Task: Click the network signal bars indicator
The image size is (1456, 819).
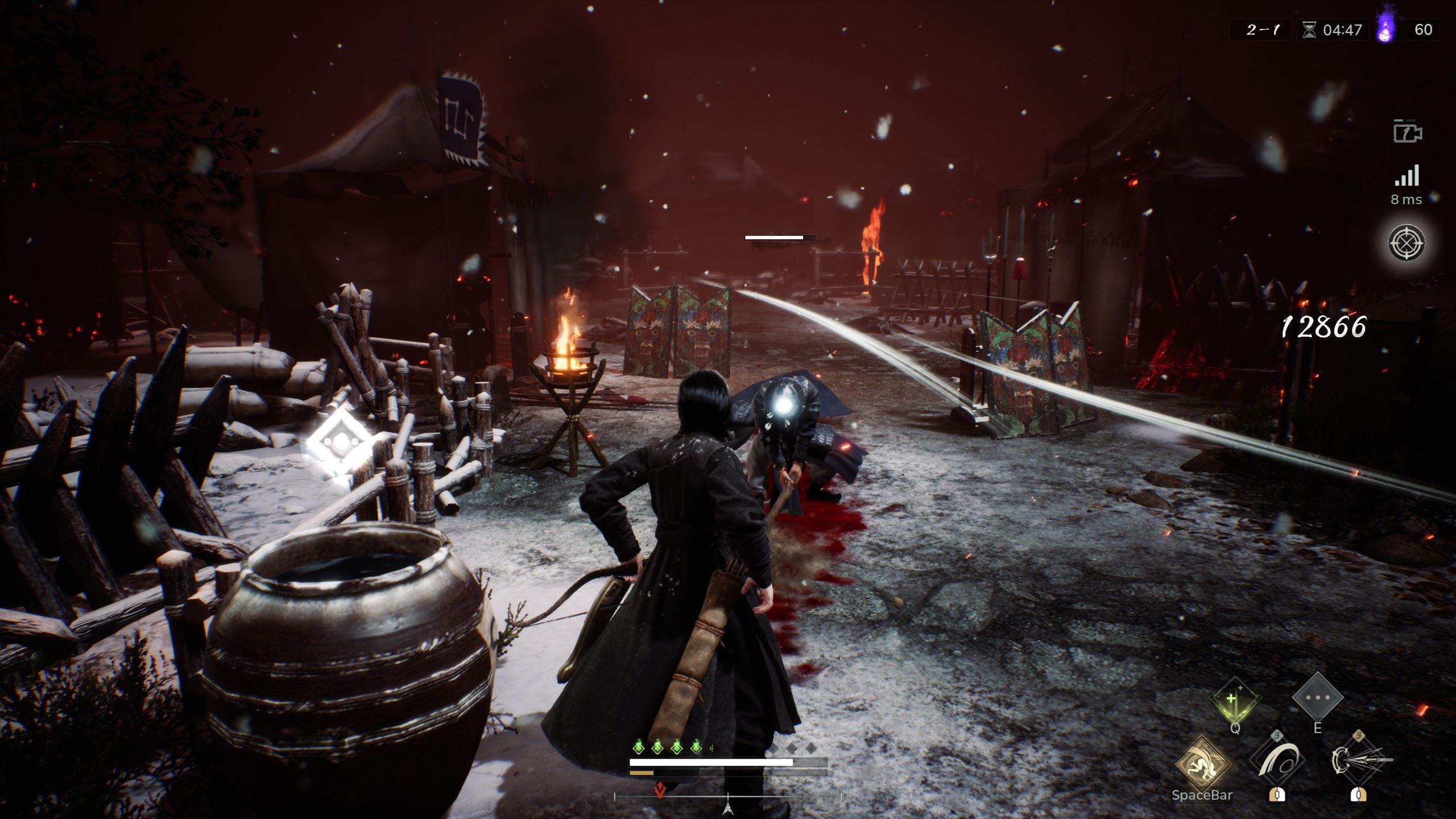Action: [x=1407, y=176]
